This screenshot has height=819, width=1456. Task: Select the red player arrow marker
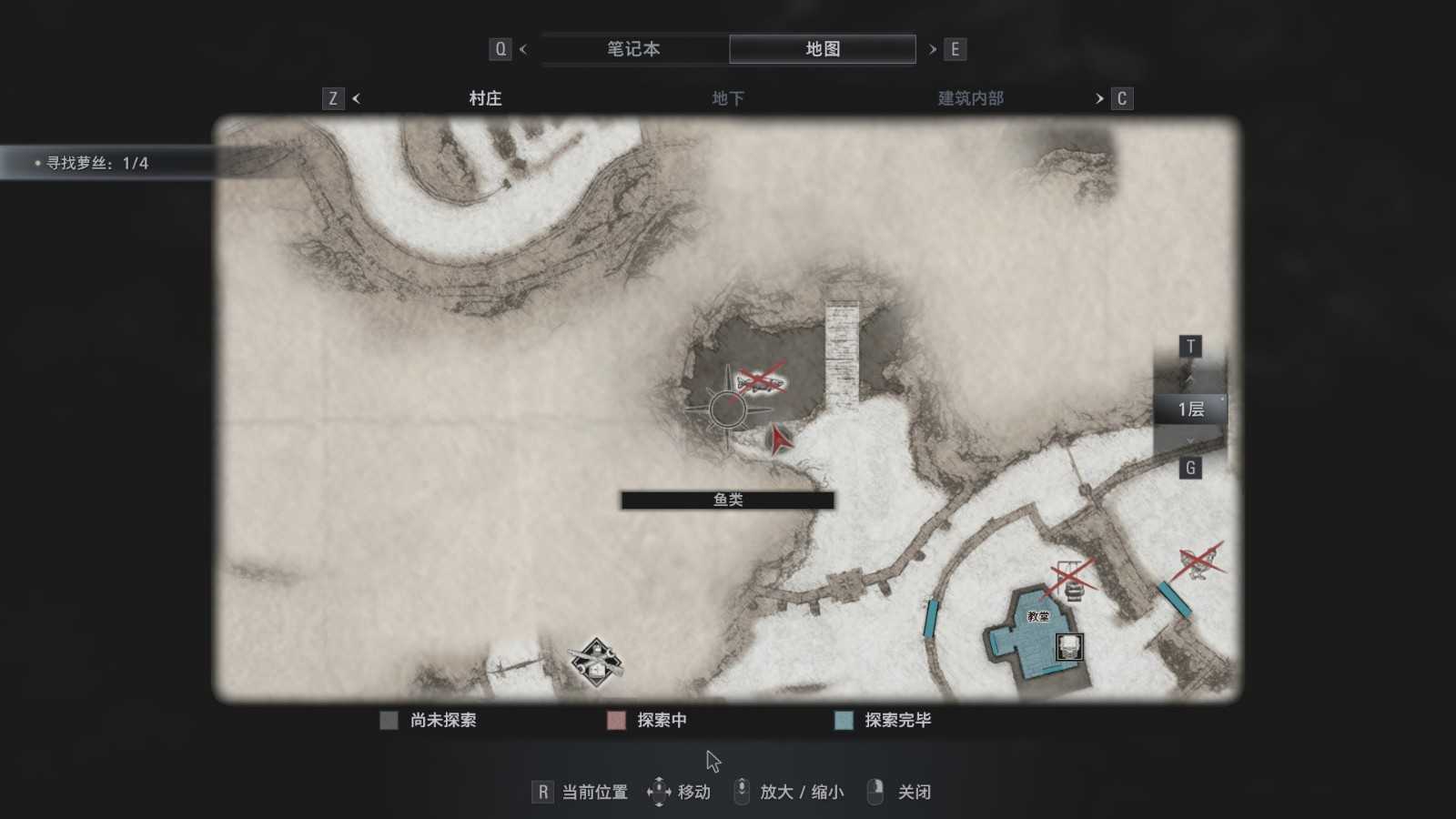click(x=779, y=440)
